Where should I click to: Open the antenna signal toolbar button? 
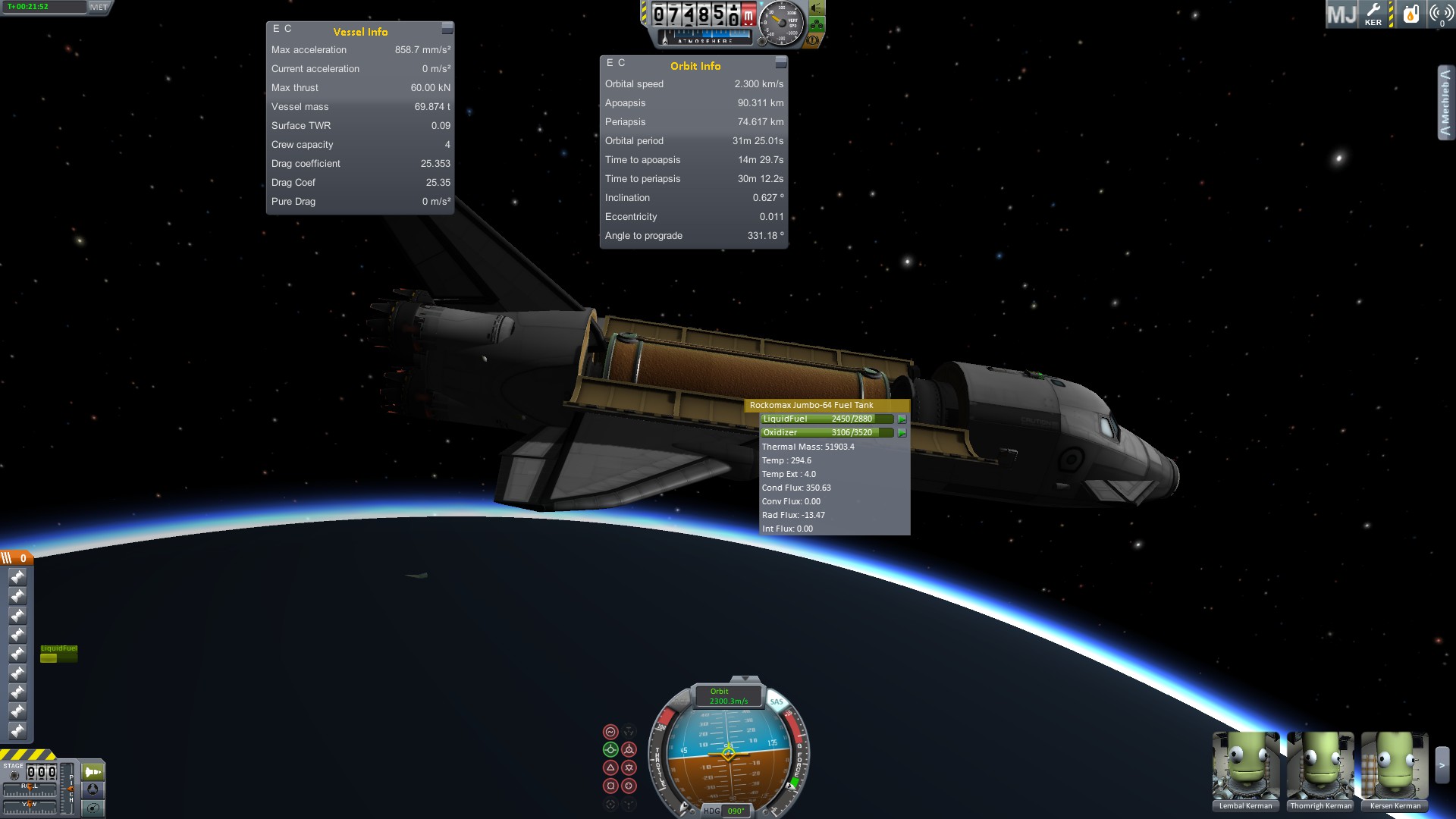click(x=1441, y=14)
